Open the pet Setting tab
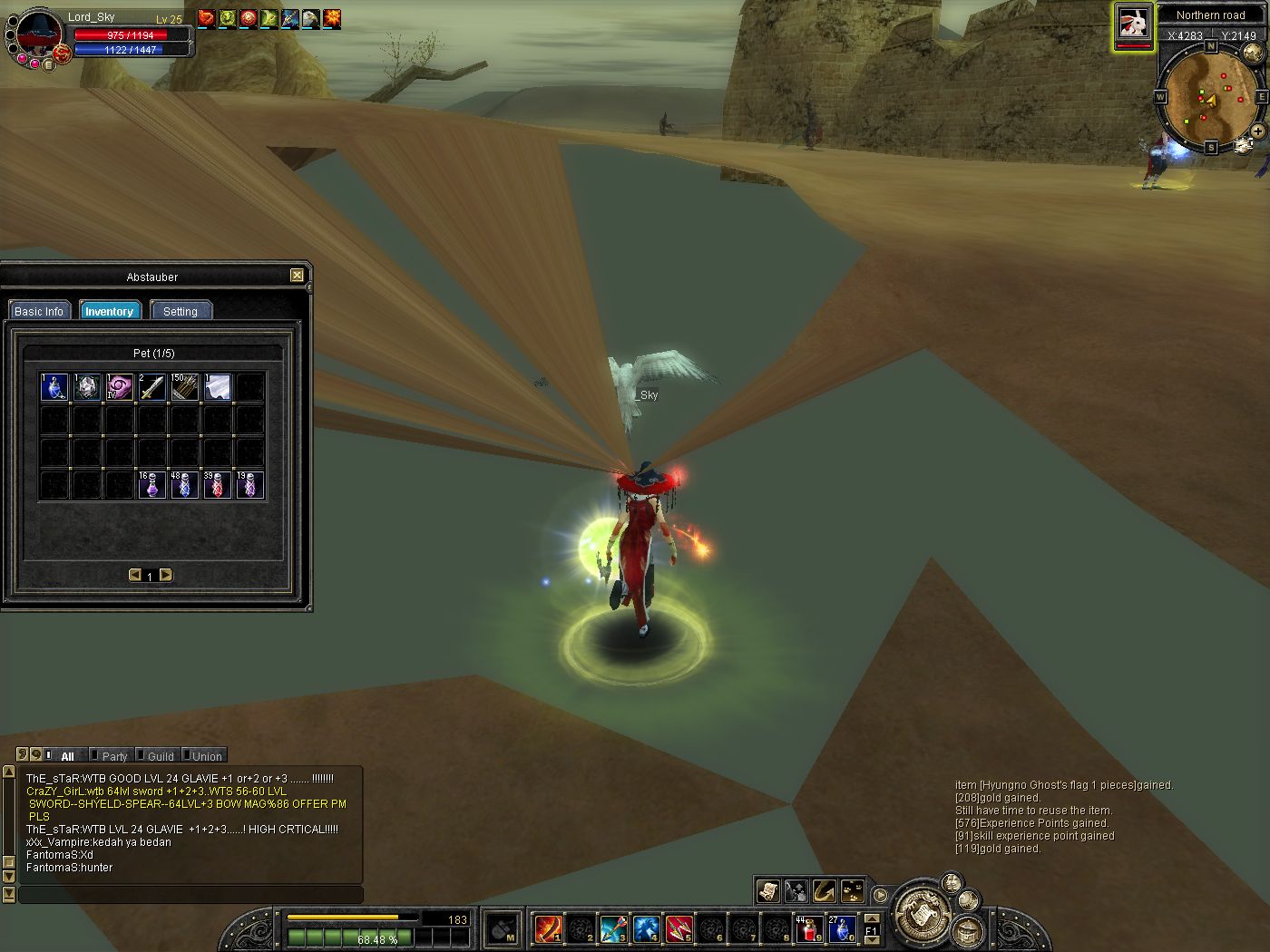Image resolution: width=1270 pixels, height=952 pixels. [x=181, y=311]
